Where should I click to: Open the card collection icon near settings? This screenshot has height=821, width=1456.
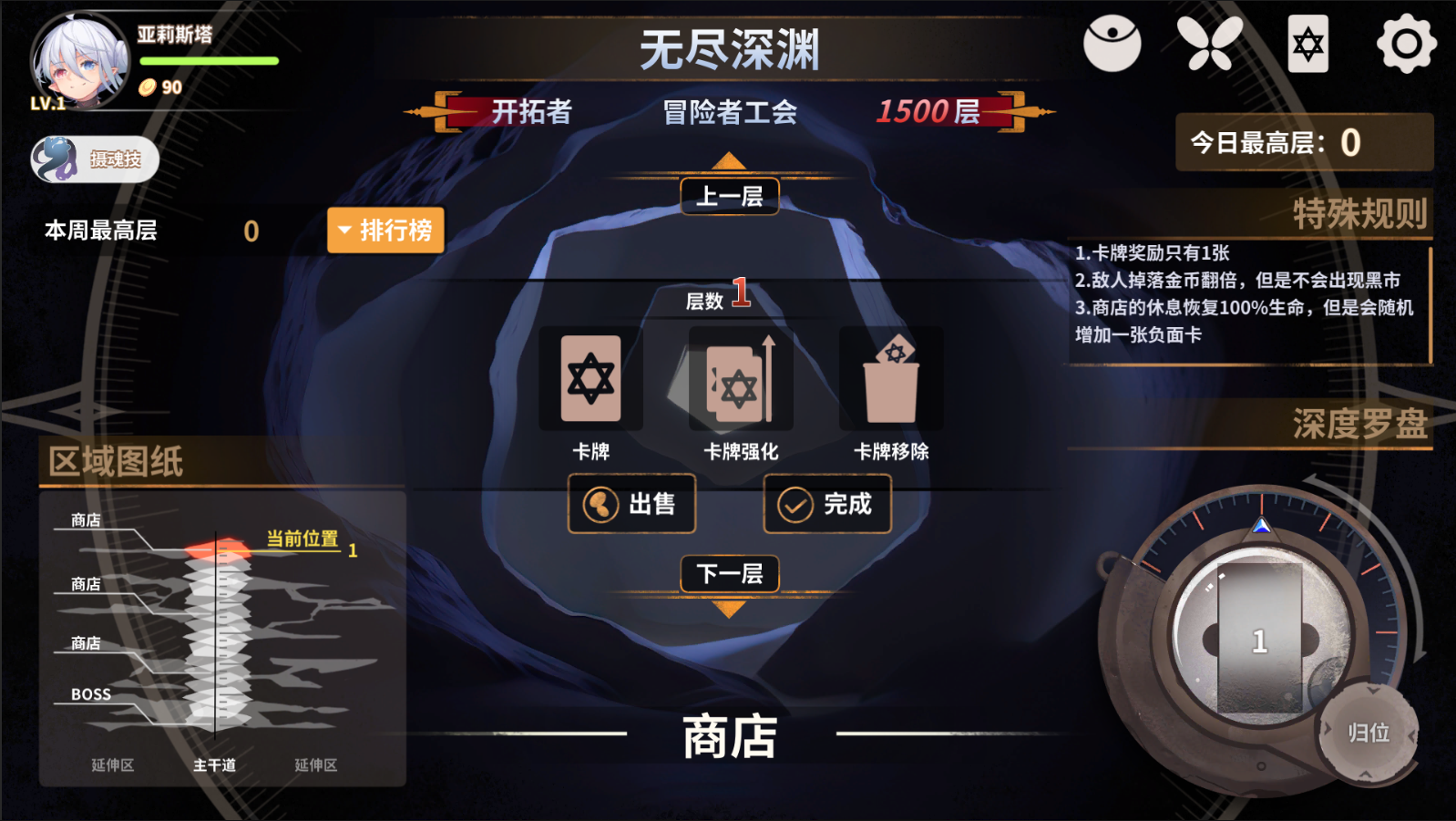tap(1307, 42)
